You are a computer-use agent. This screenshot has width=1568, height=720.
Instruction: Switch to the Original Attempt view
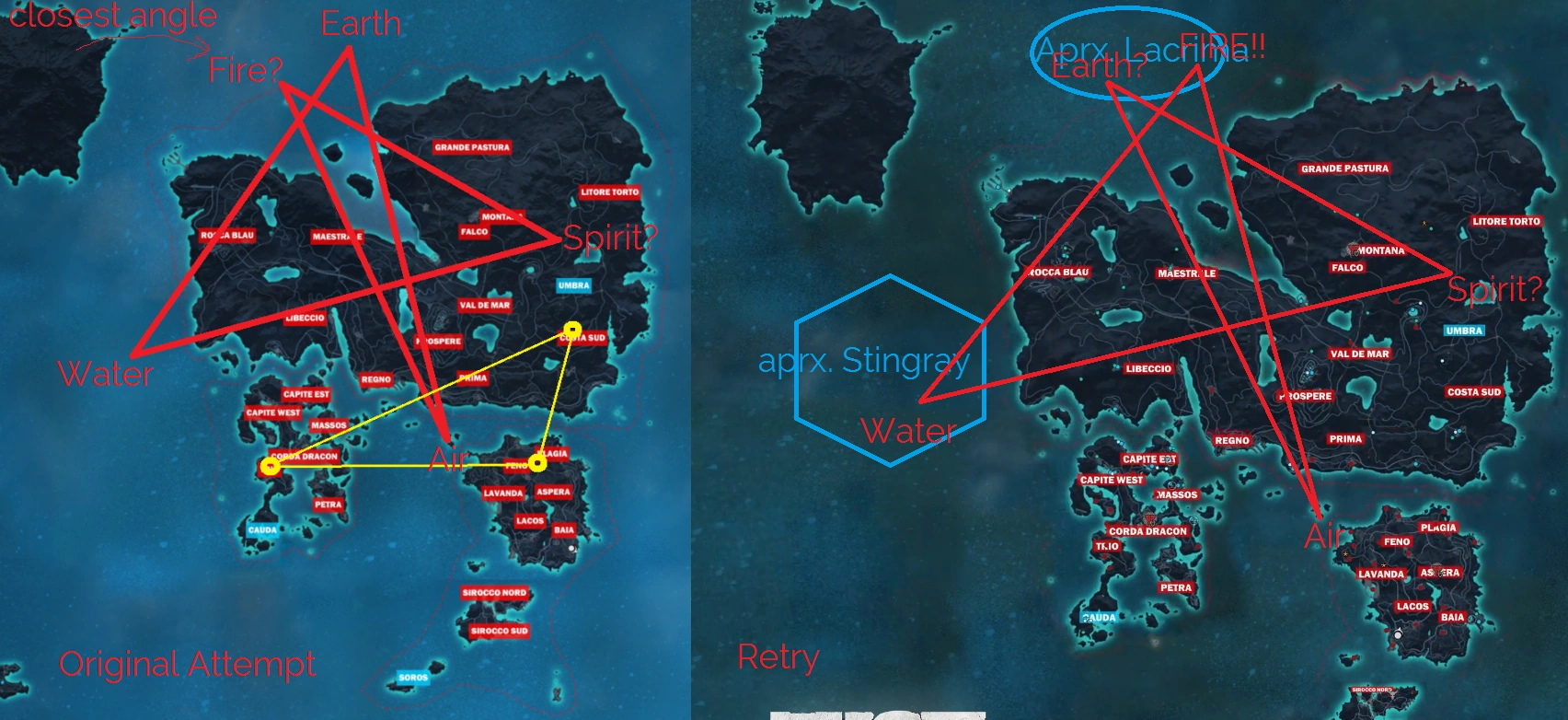coord(187,662)
